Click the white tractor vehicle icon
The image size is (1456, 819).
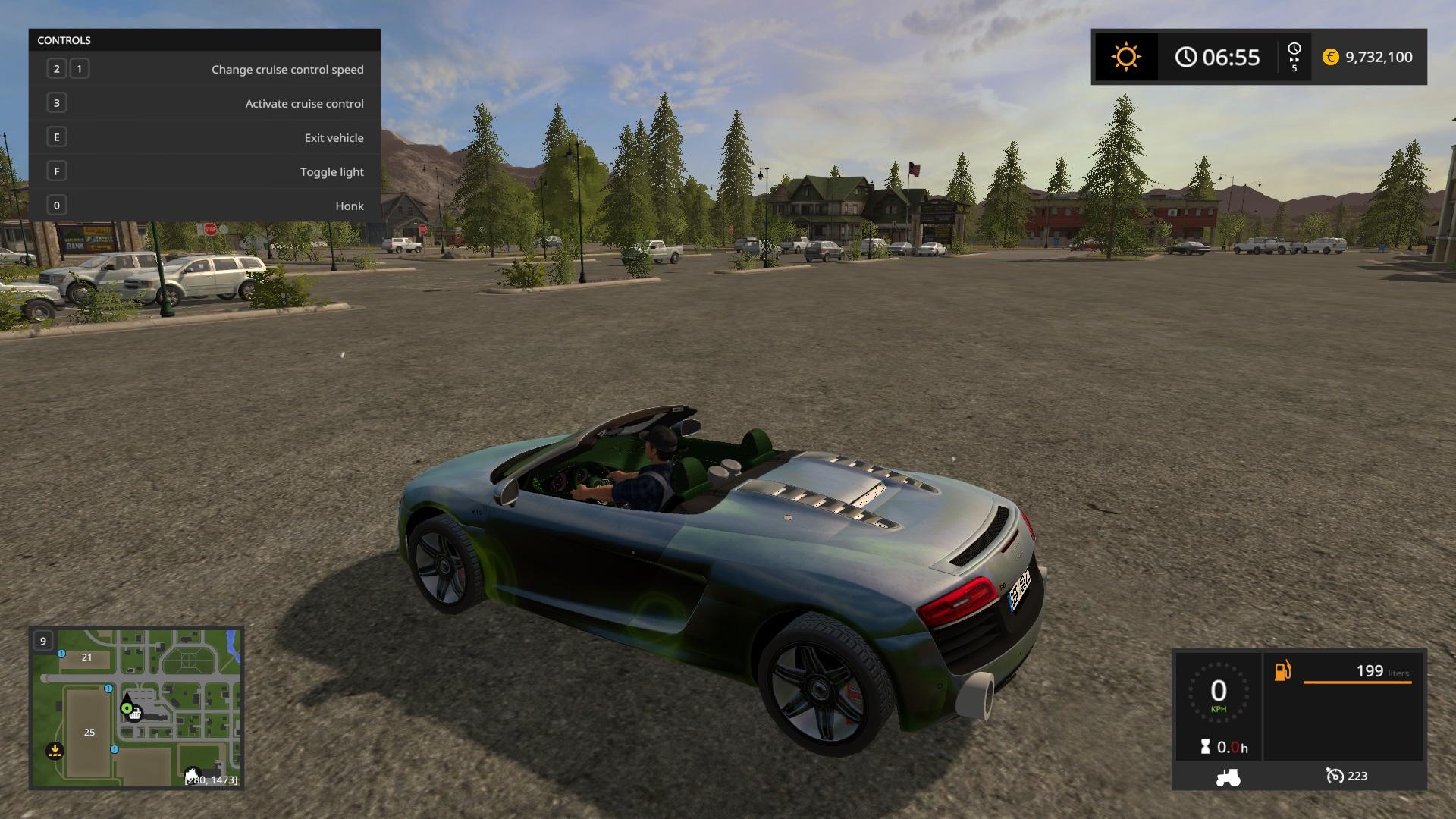tap(1228, 777)
